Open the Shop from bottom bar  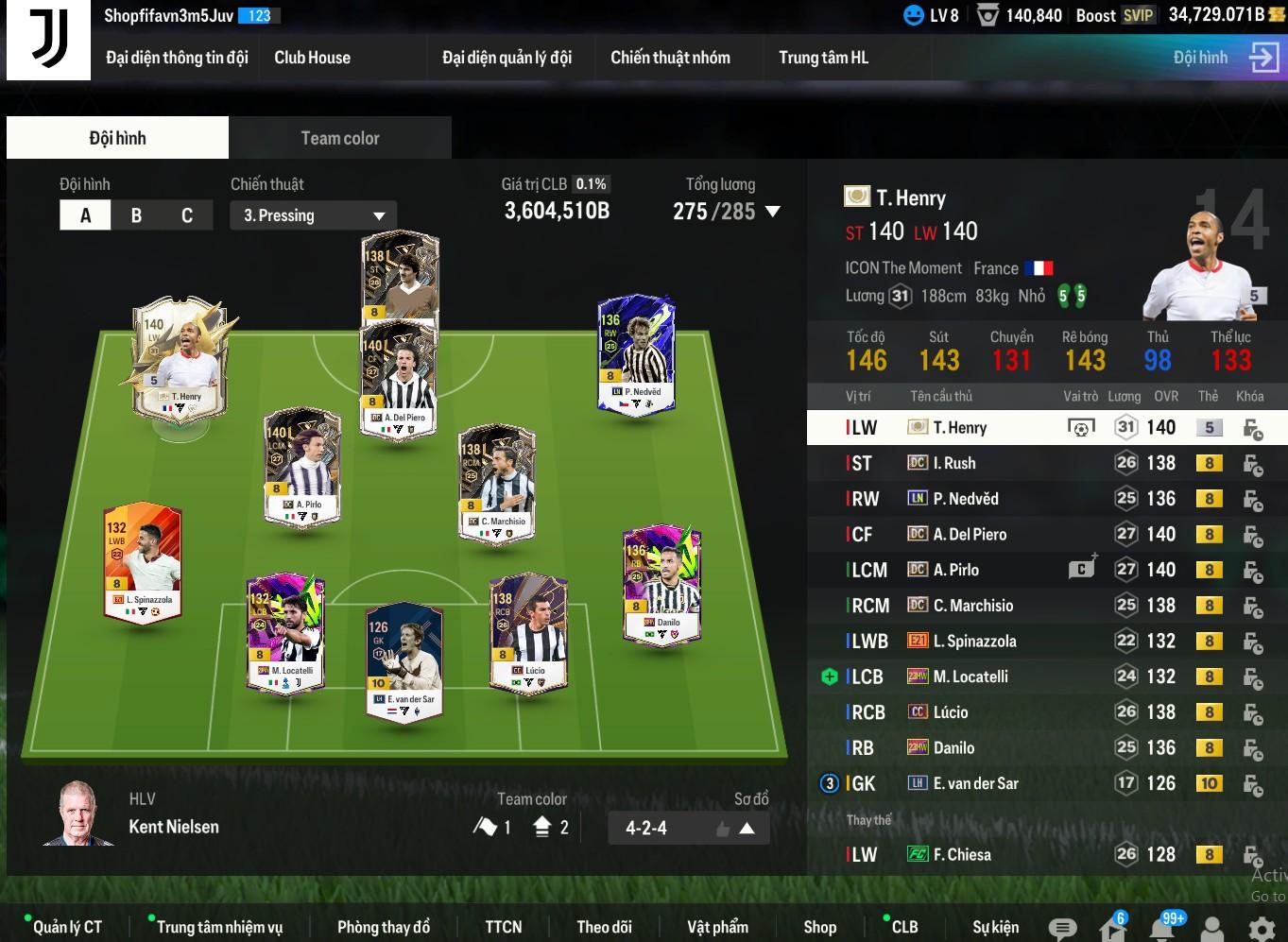819,927
